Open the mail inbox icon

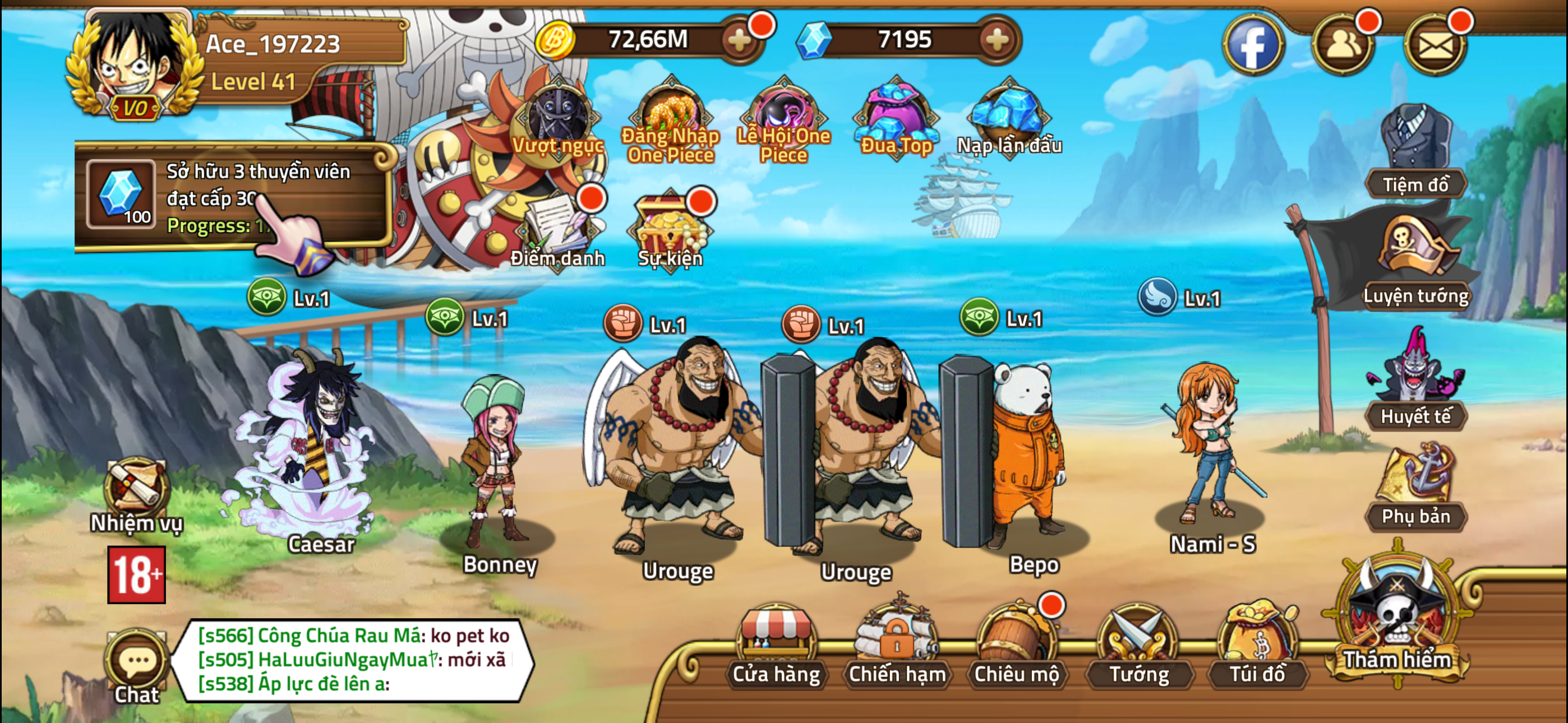tap(1435, 43)
